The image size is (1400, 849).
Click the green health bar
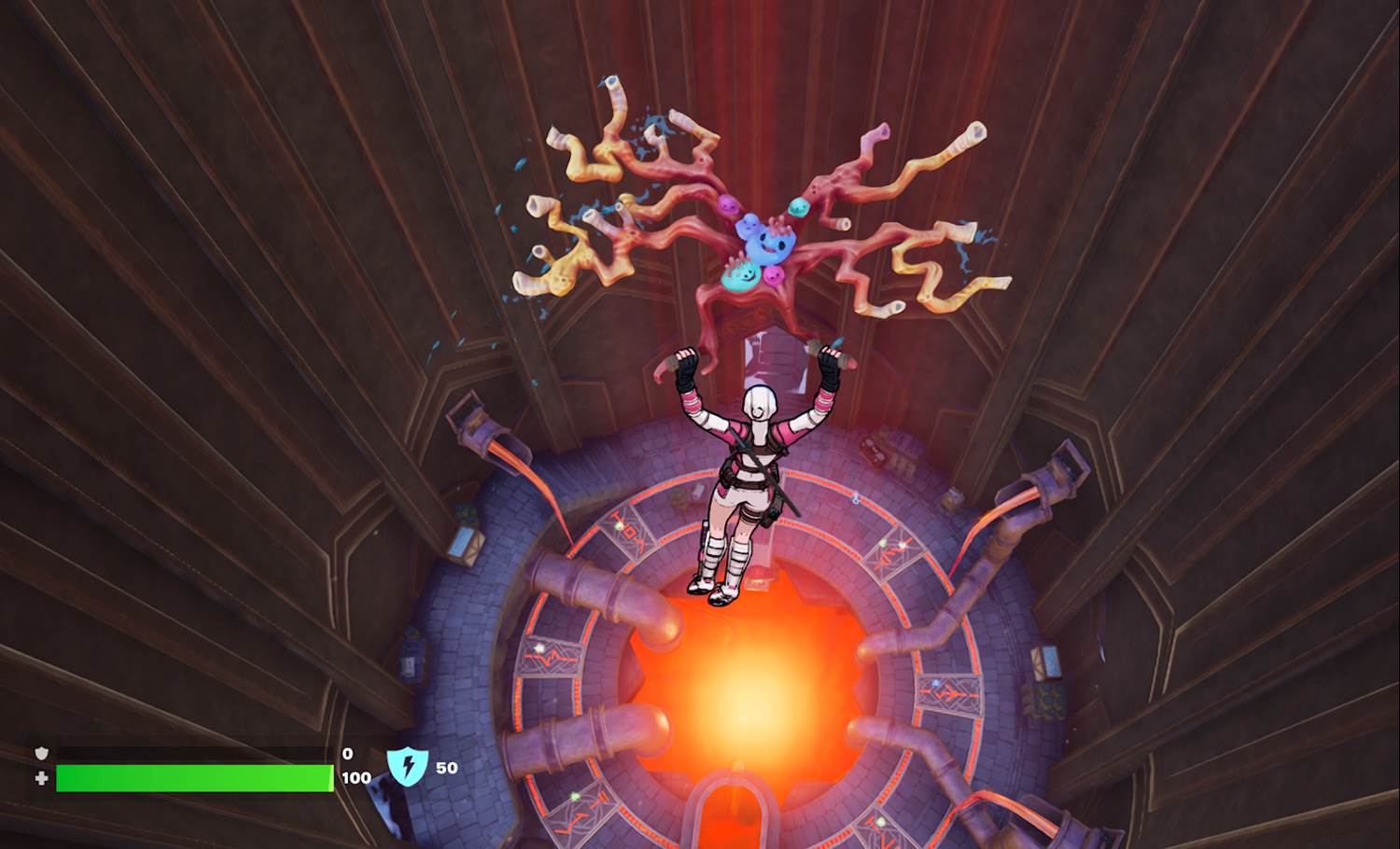click(x=191, y=778)
